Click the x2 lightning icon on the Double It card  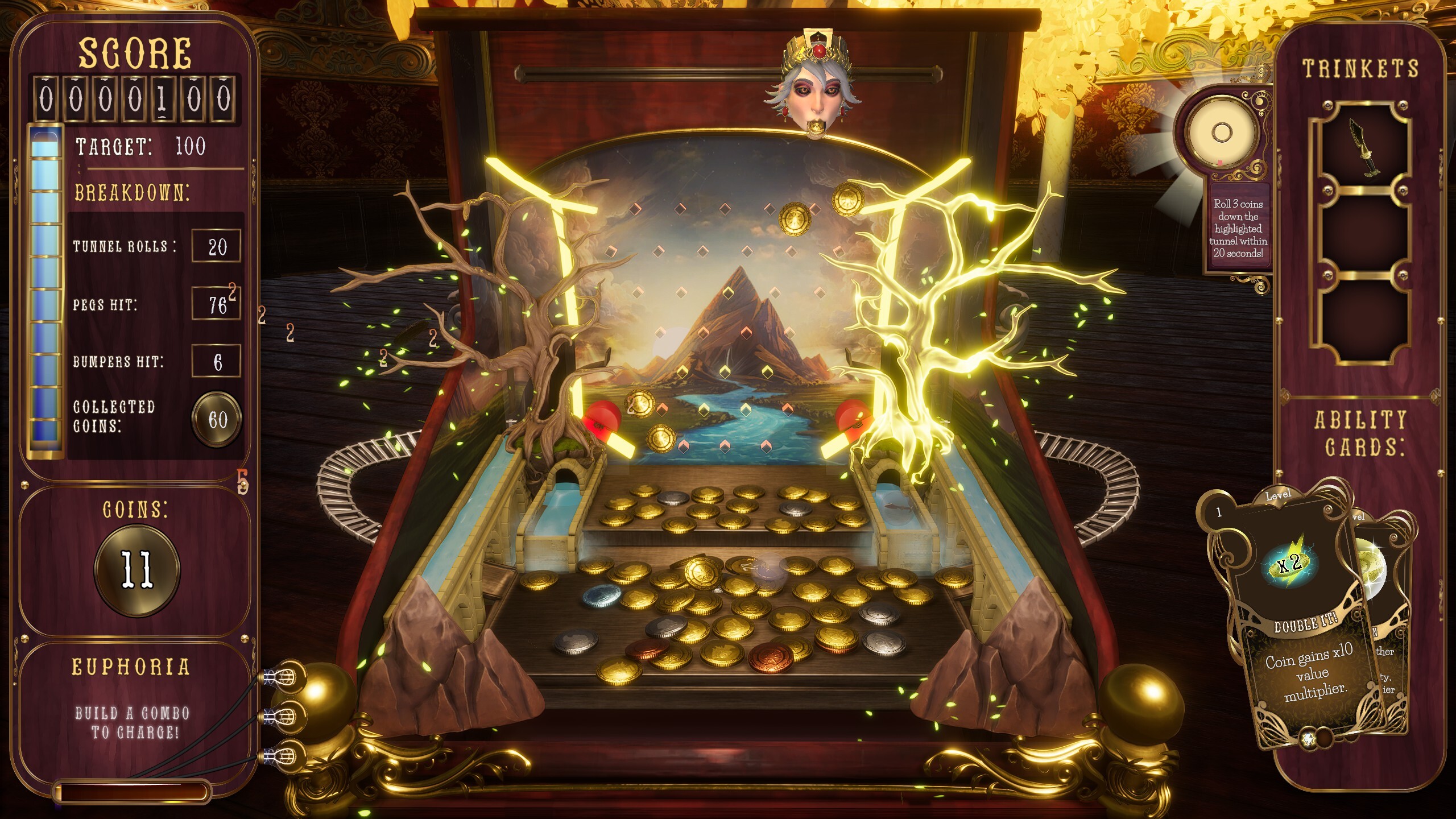(1290, 563)
